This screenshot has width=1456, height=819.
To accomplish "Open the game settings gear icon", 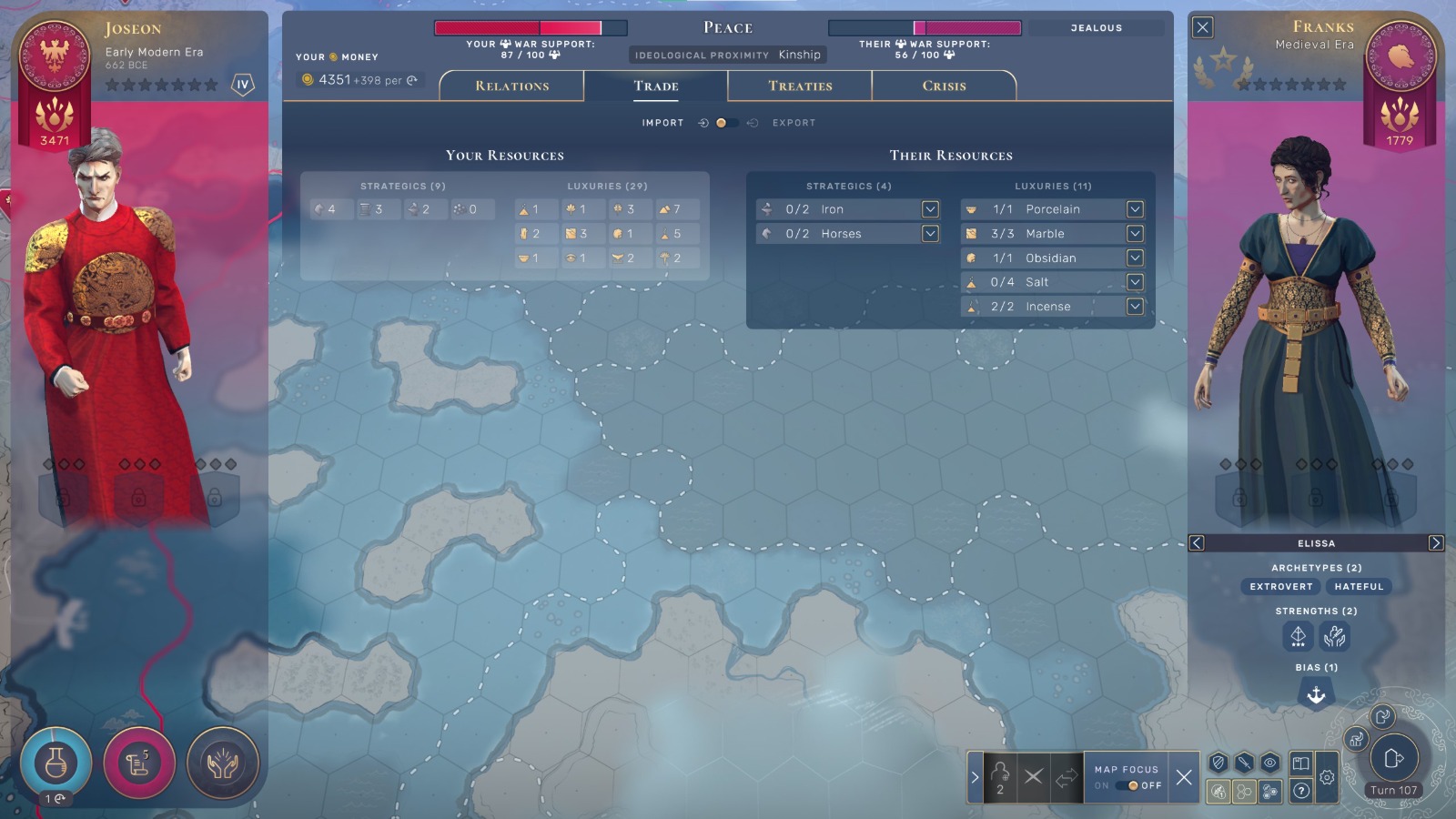I will point(1327,775).
